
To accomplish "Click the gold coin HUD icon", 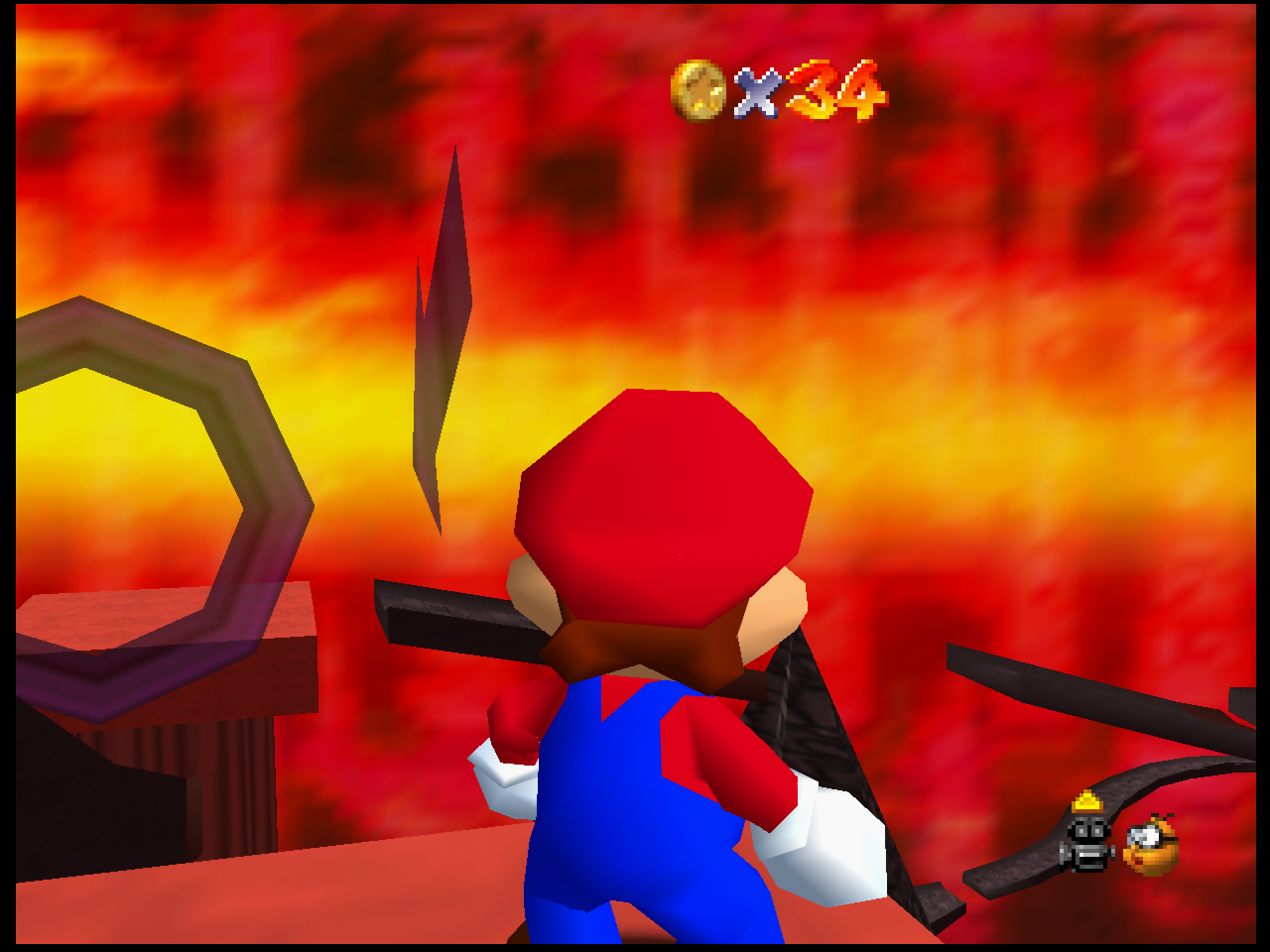I will click(698, 90).
